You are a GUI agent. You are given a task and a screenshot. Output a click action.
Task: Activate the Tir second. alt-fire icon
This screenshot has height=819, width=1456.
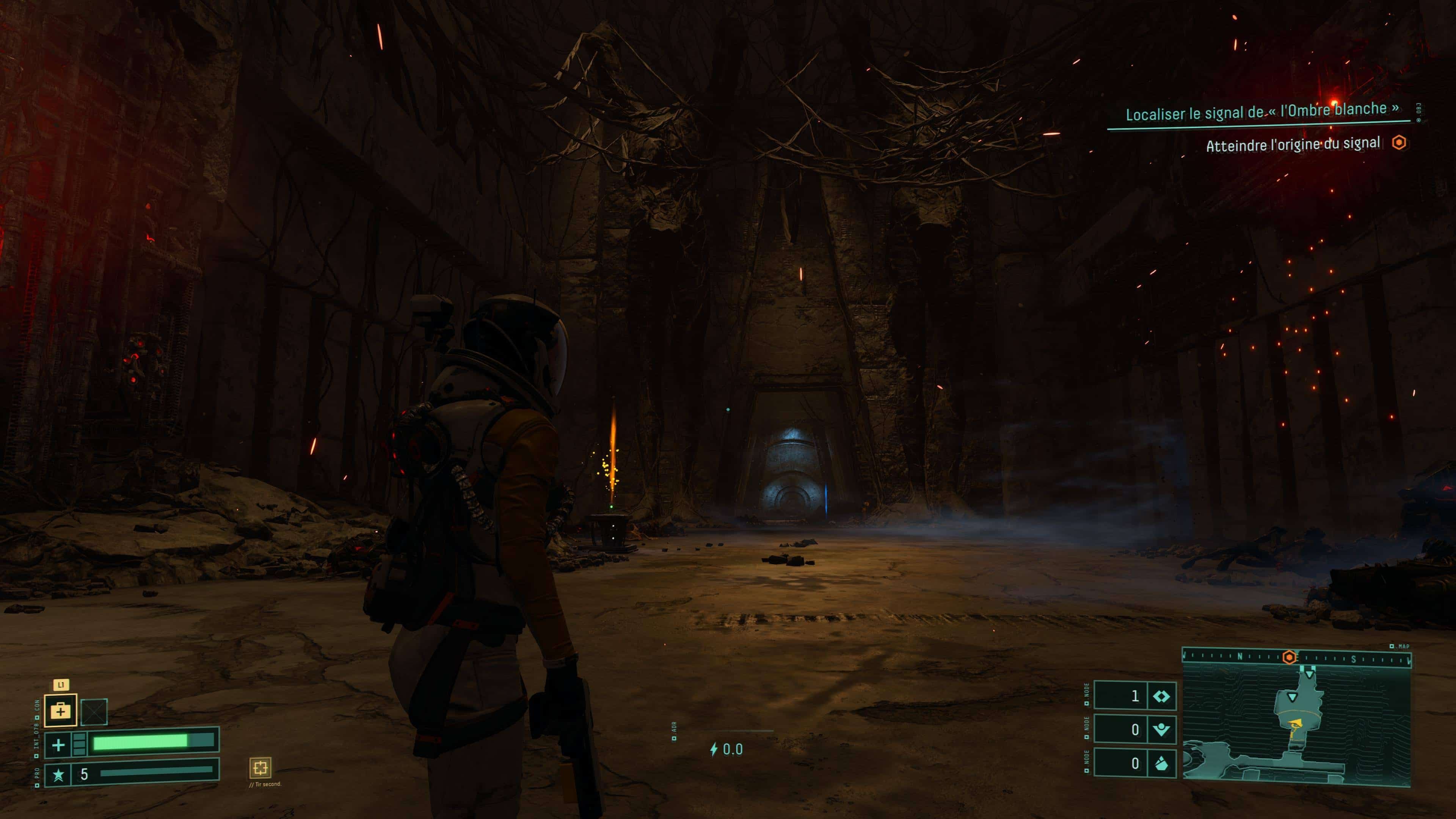pos(260,767)
